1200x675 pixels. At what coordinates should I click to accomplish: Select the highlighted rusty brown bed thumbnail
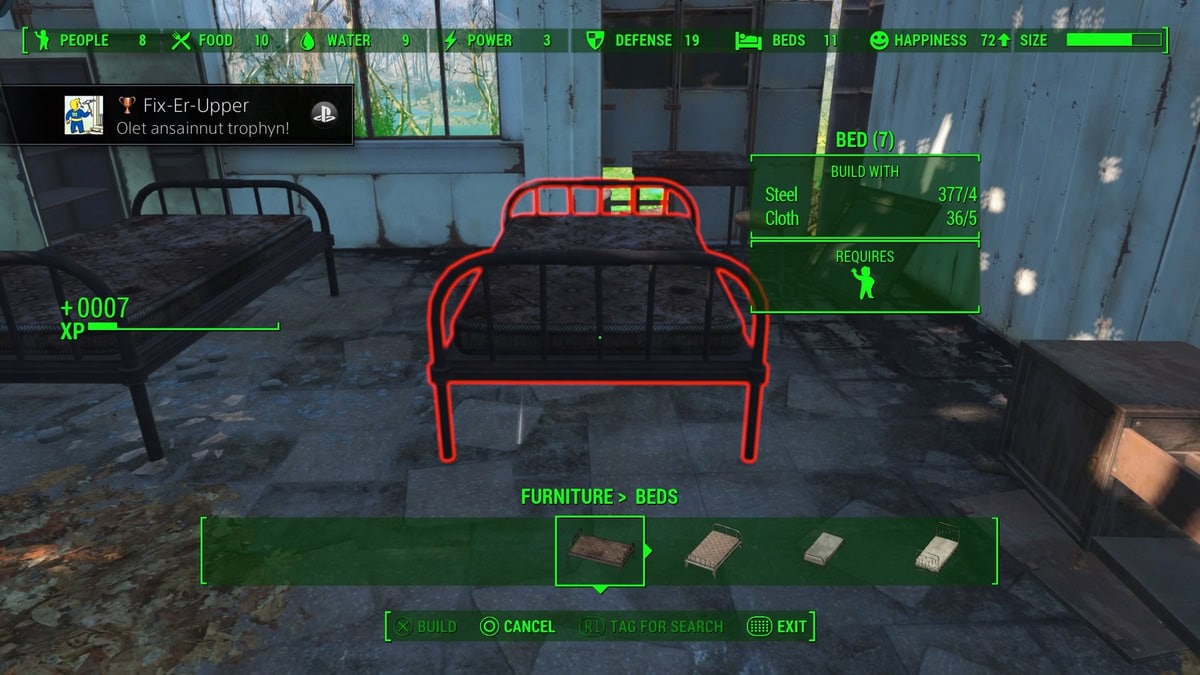pyautogui.click(x=599, y=550)
